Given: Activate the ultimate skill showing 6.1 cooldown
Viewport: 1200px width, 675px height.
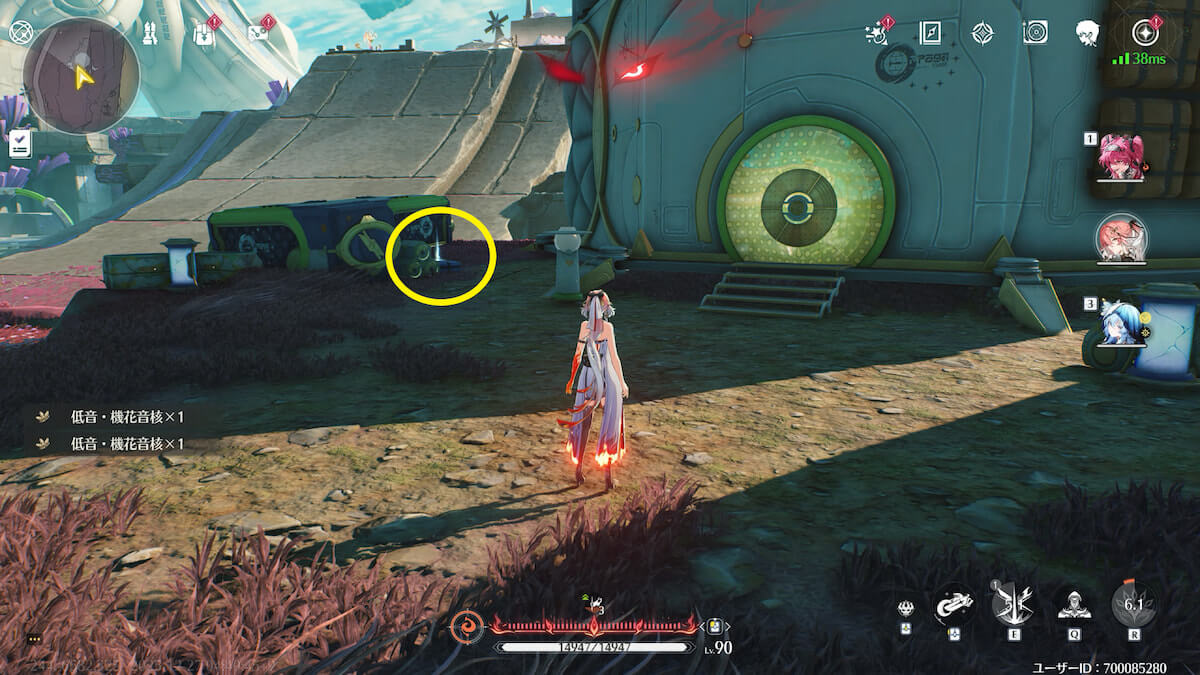Looking at the screenshot, I should (x=1134, y=603).
